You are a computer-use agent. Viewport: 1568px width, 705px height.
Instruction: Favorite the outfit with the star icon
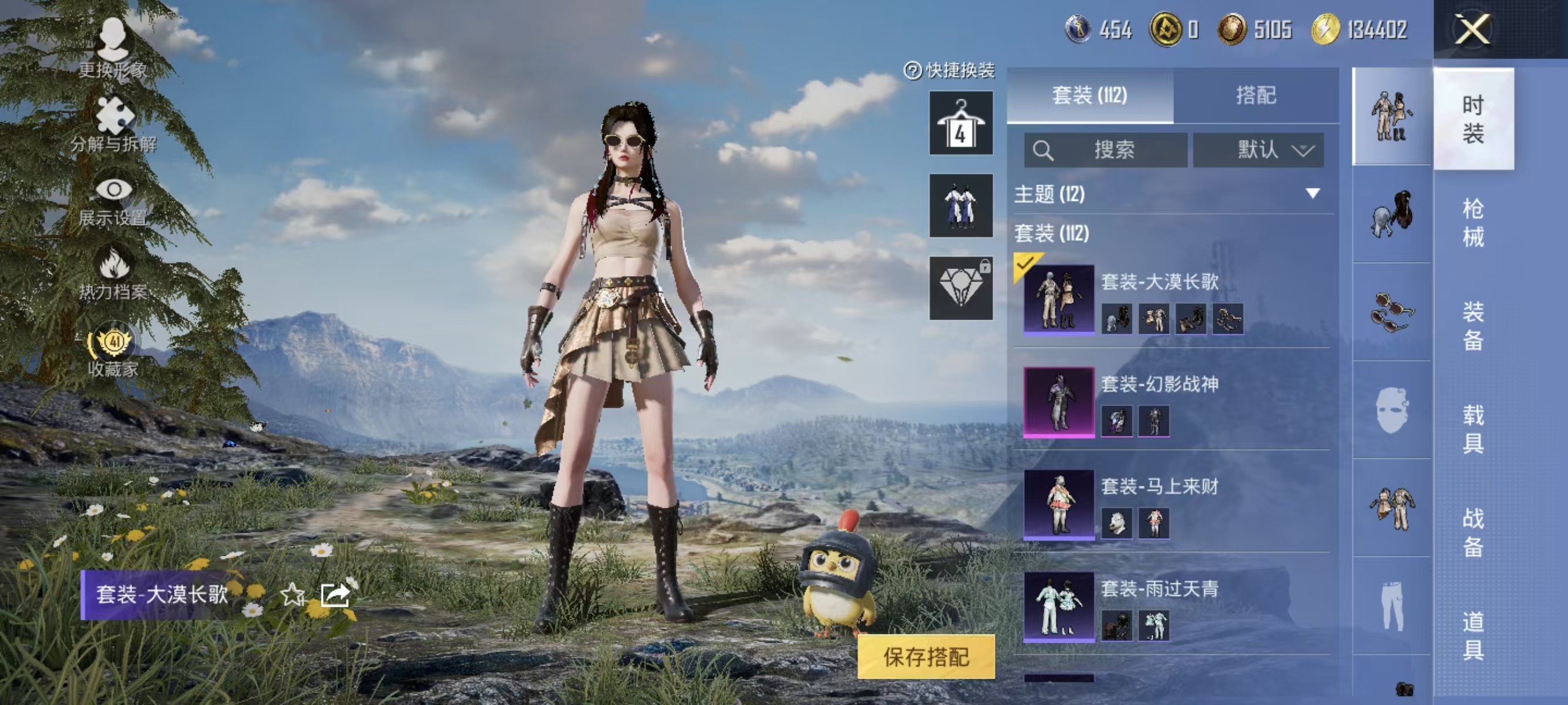292,594
